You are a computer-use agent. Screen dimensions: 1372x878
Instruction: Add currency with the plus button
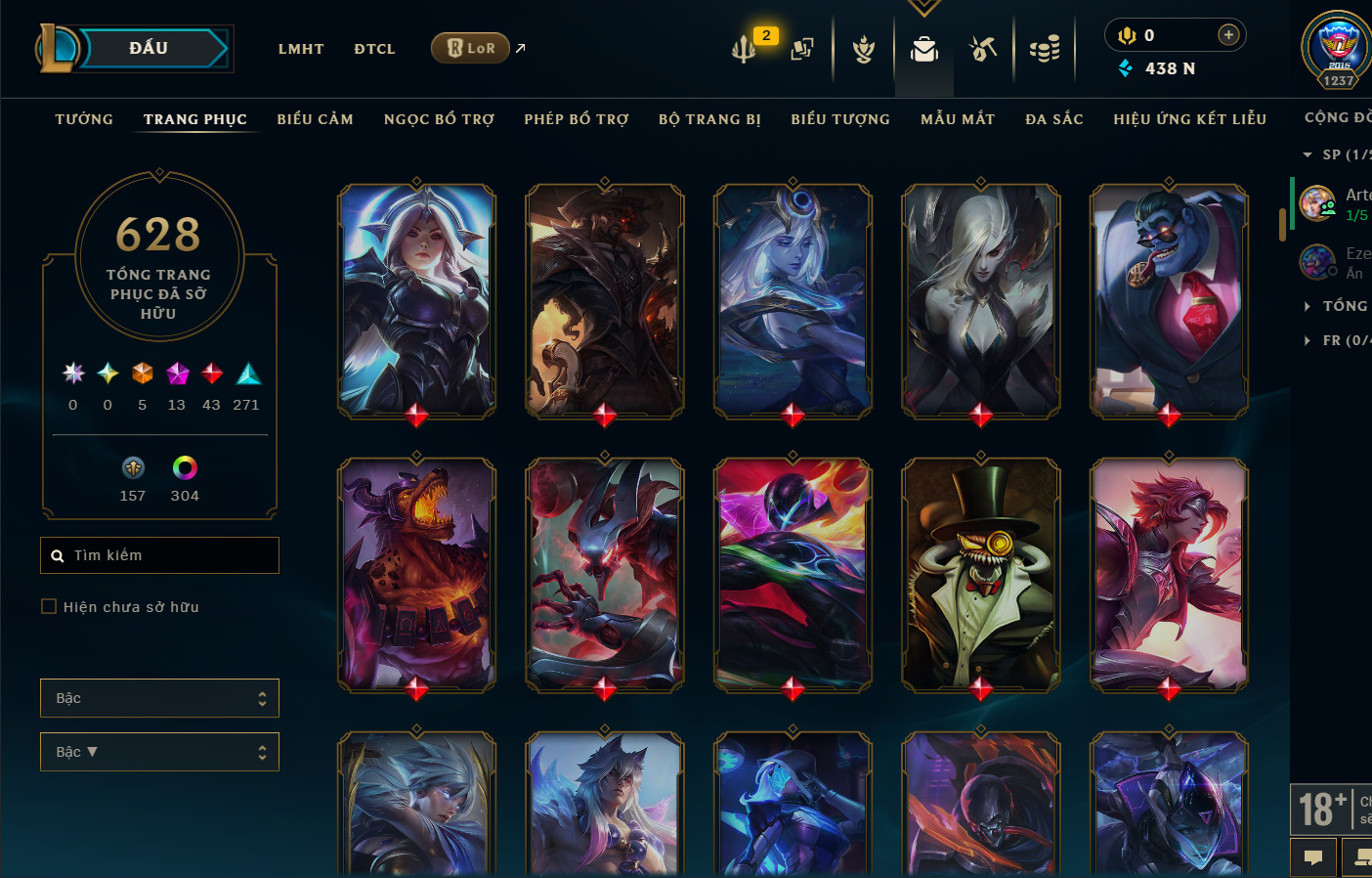[x=1228, y=35]
